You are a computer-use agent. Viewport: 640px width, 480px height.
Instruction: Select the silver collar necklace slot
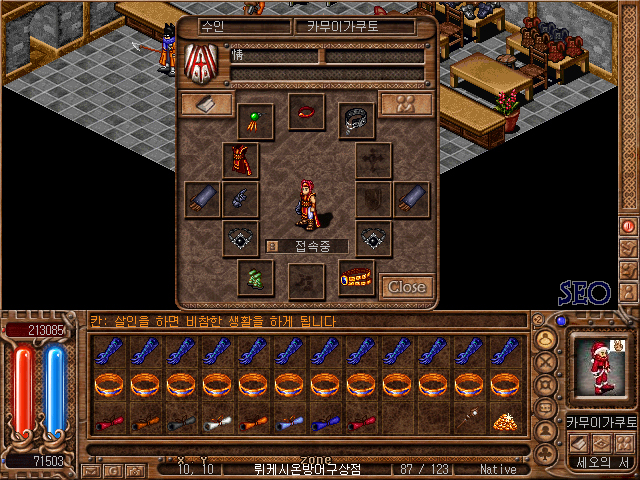(356, 122)
